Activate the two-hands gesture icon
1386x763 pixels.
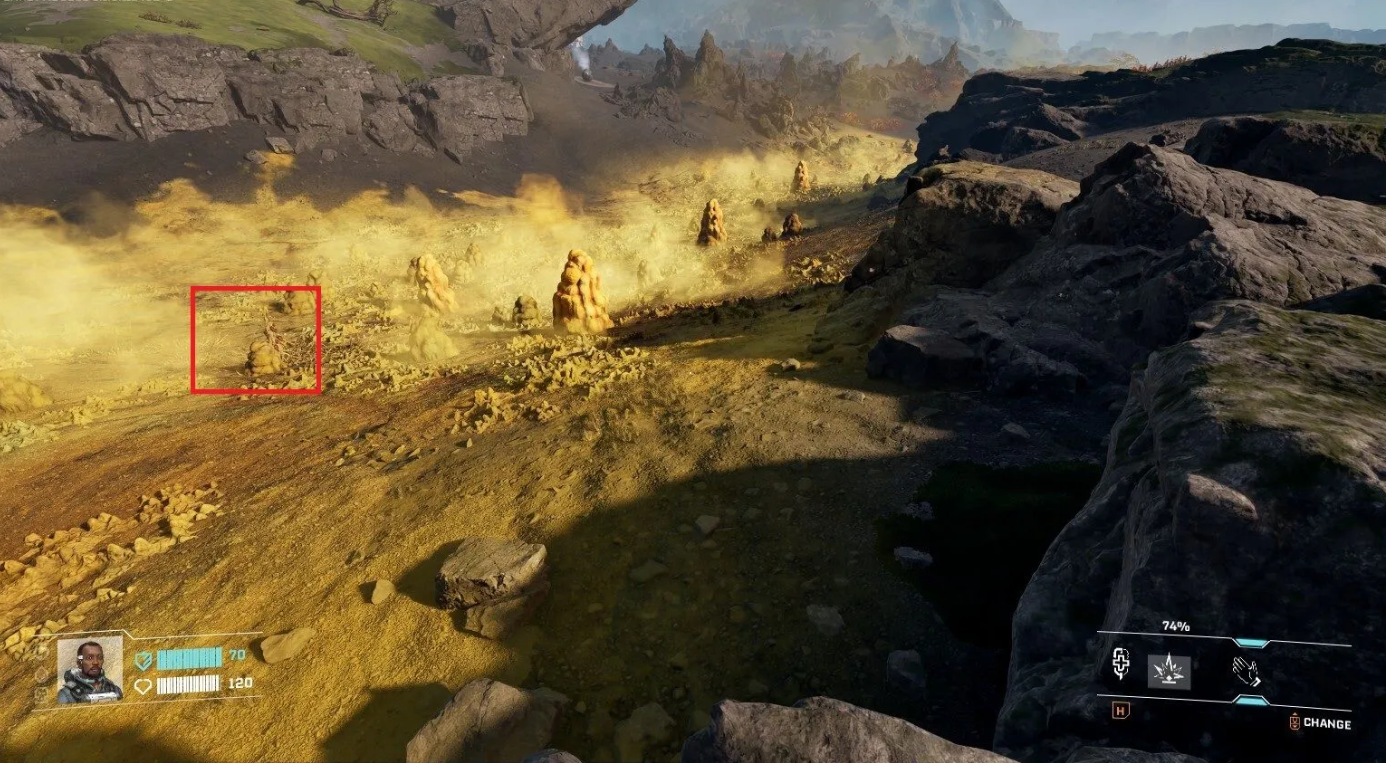point(1246,669)
